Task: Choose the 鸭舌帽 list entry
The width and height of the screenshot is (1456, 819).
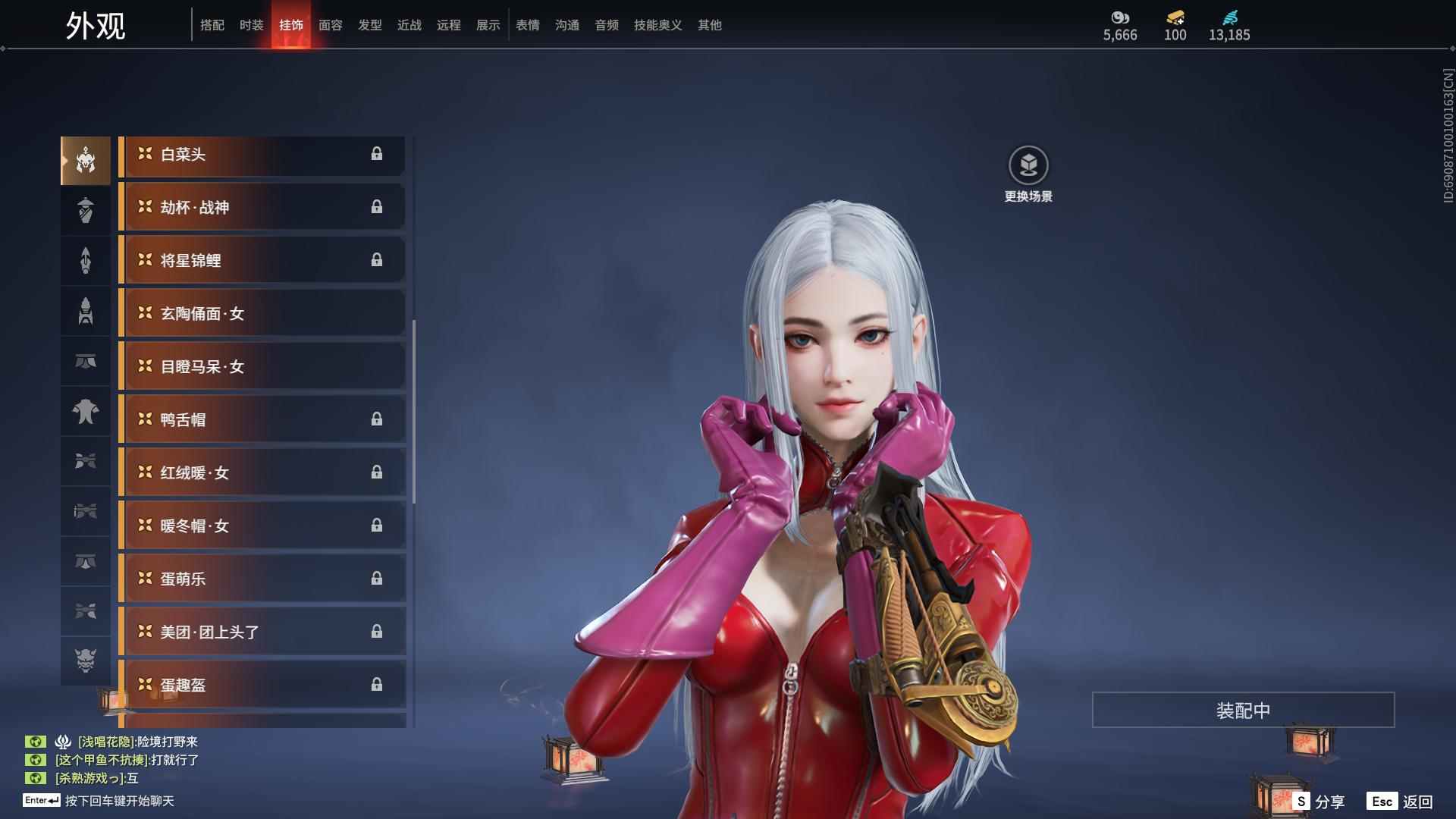Action: coord(262,420)
